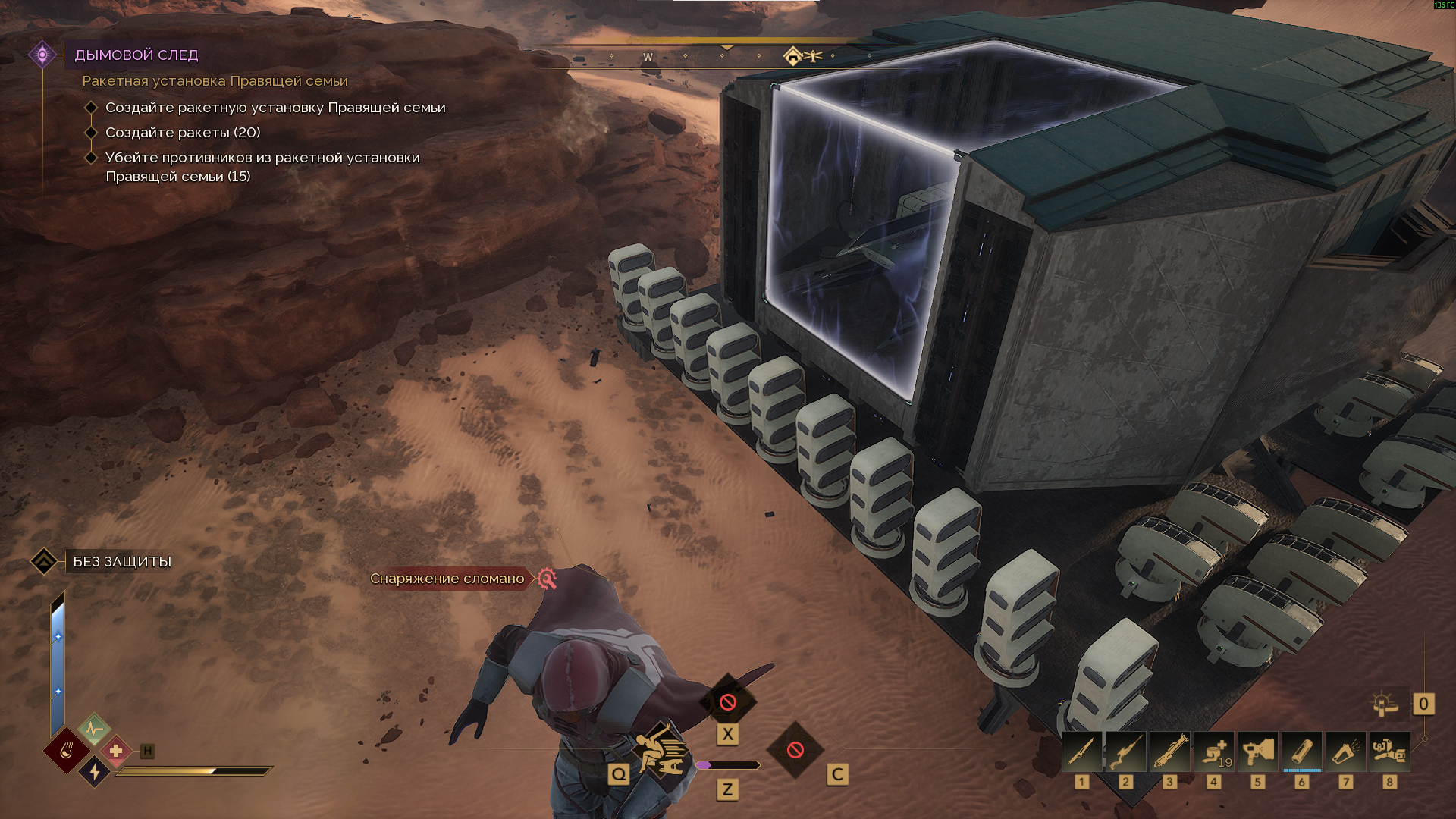The height and width of the screenshot is (819, 1456).
Task: Click the base marker on the compass
Action: (792, 56)
